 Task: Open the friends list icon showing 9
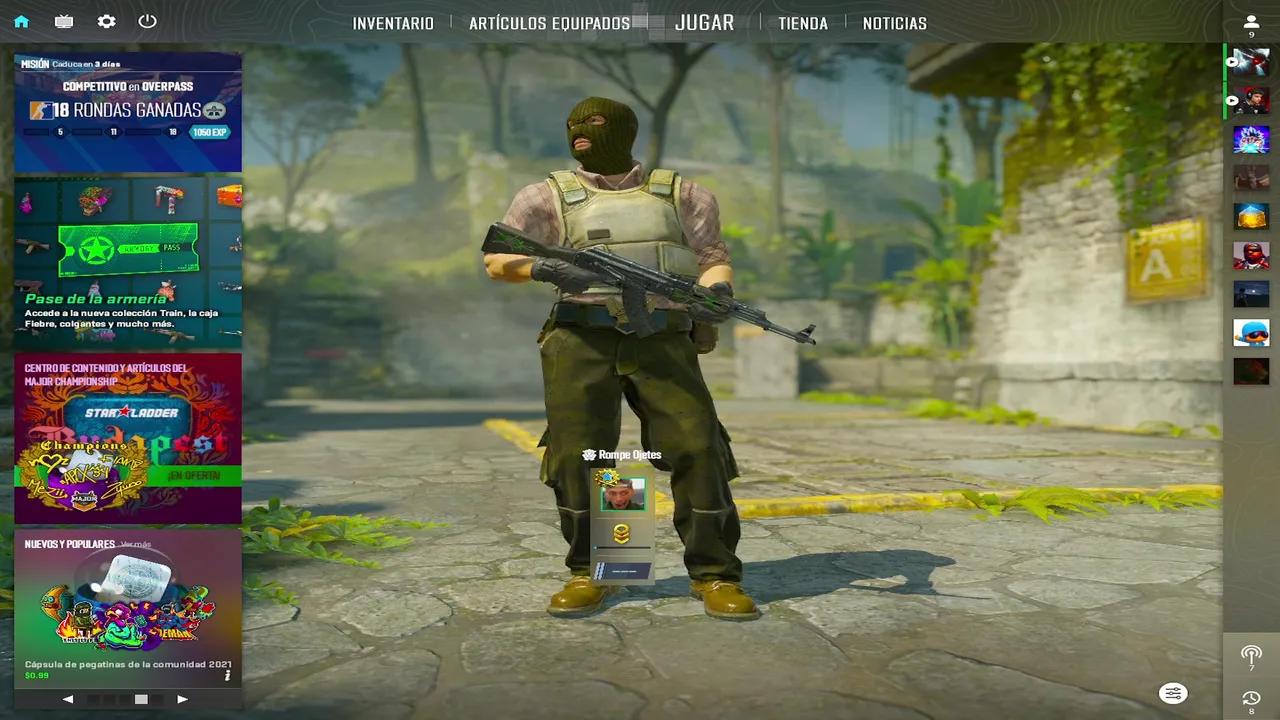click(1251, 21)
